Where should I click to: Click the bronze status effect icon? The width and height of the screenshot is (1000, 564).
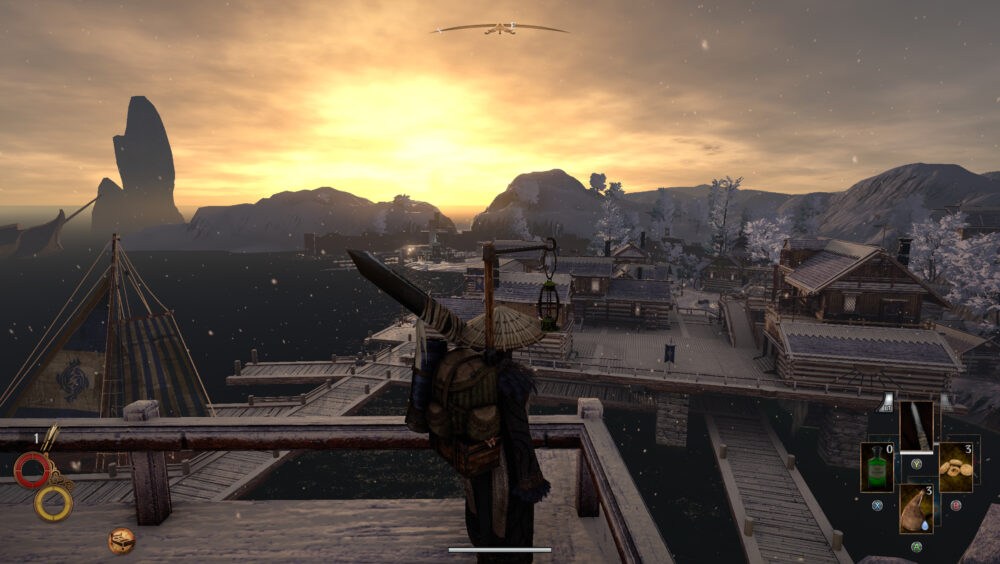click(122, 541)
